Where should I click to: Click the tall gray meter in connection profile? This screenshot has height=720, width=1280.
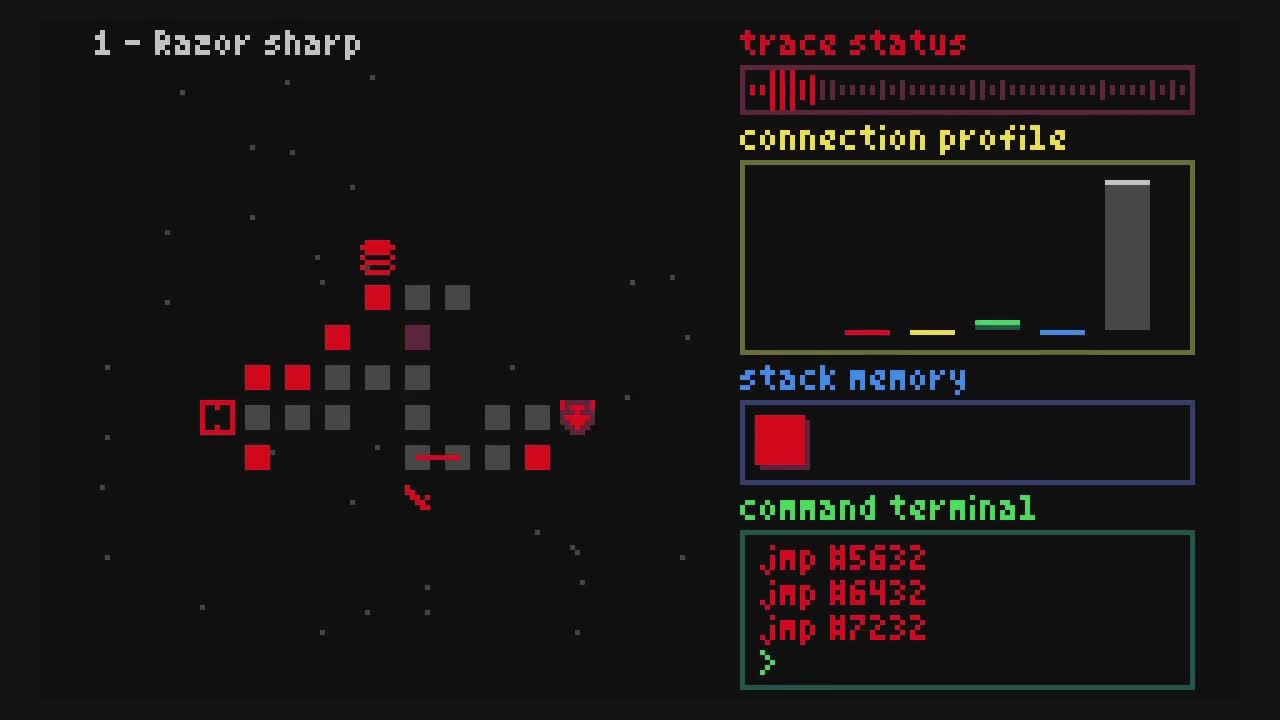(1127, 255)
